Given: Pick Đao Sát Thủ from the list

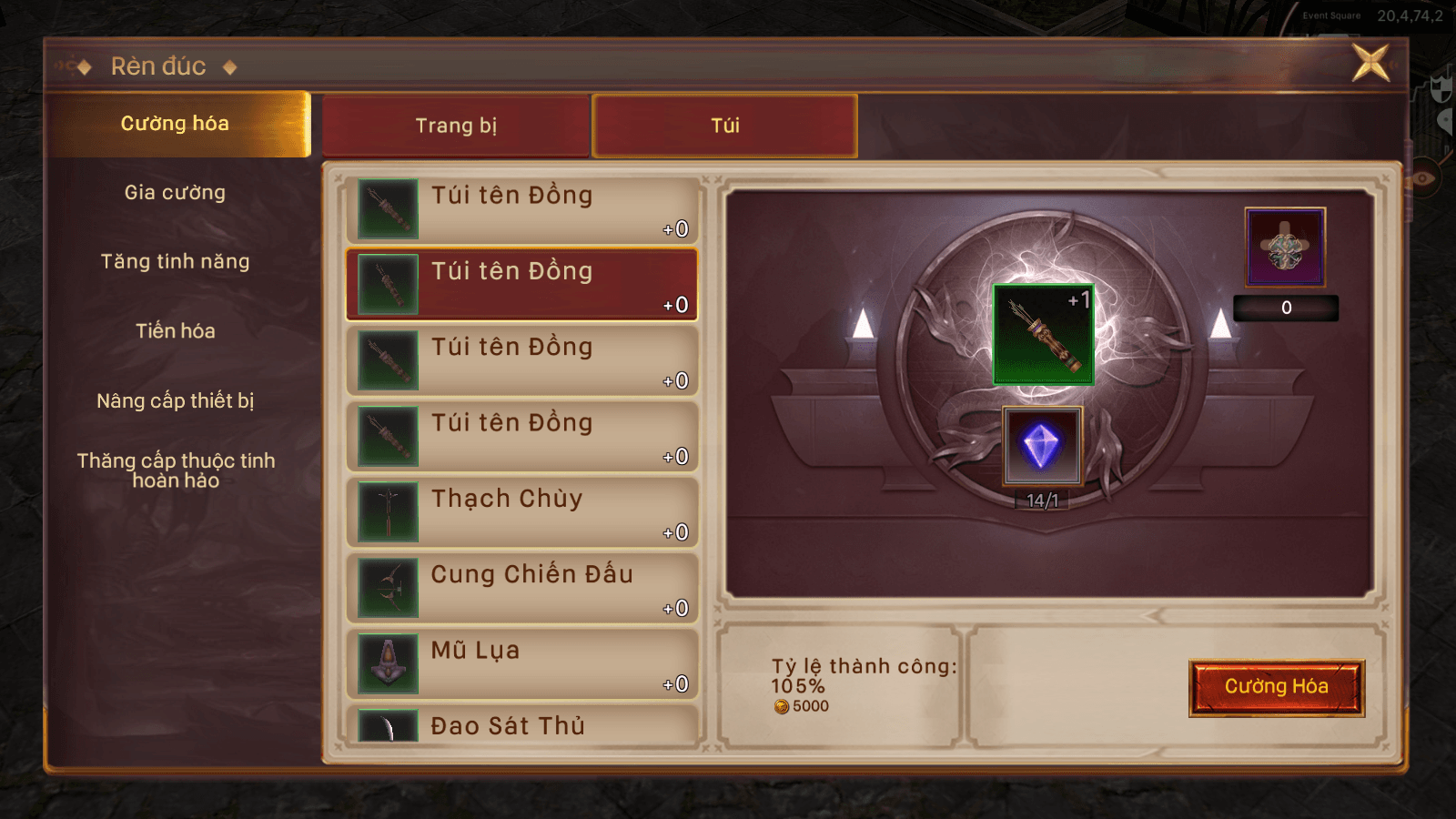Looking at the screenshot, I should [521, 727].
